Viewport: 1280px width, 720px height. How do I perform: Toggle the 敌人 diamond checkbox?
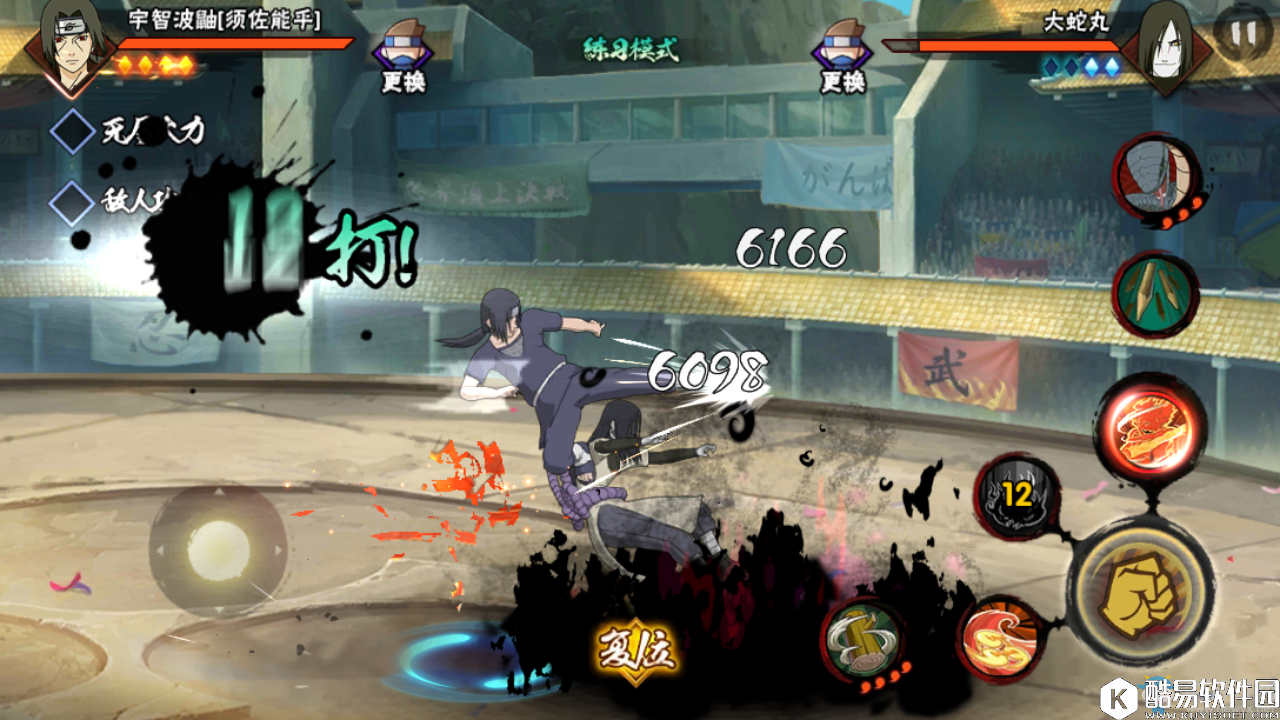click(x=73, y=203)
